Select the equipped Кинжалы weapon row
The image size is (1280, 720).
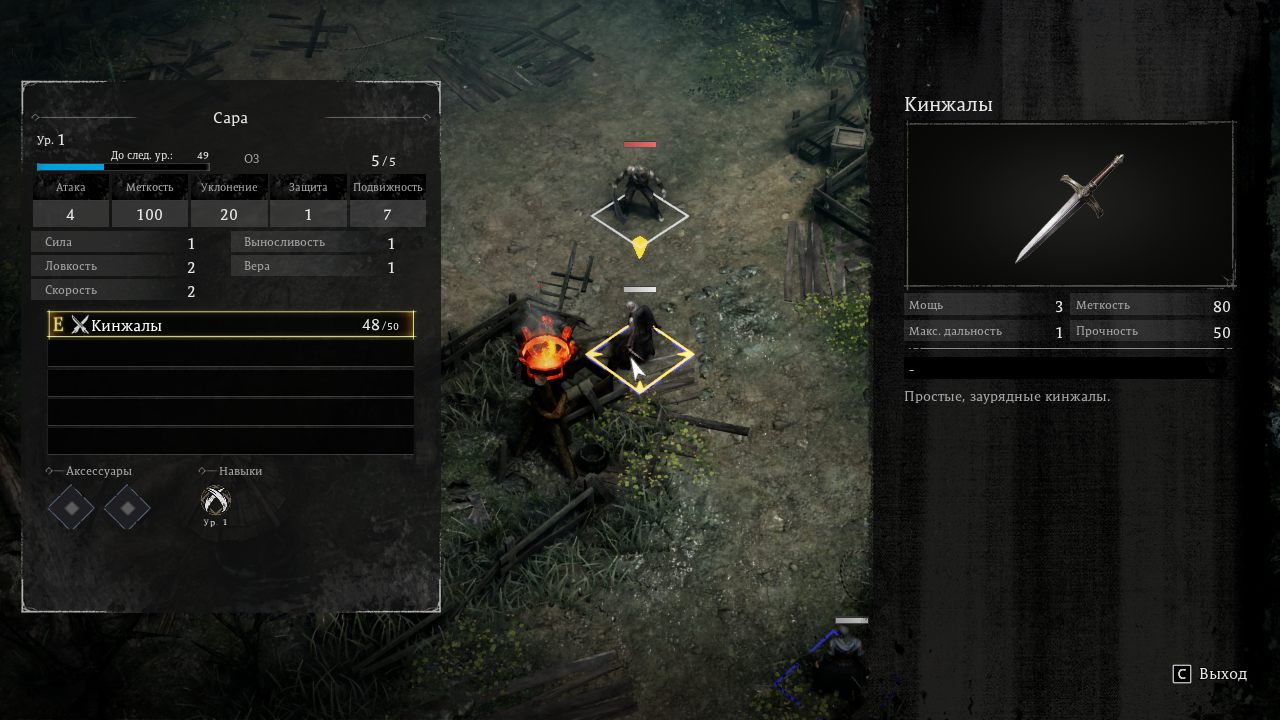[x=230, y=325]
